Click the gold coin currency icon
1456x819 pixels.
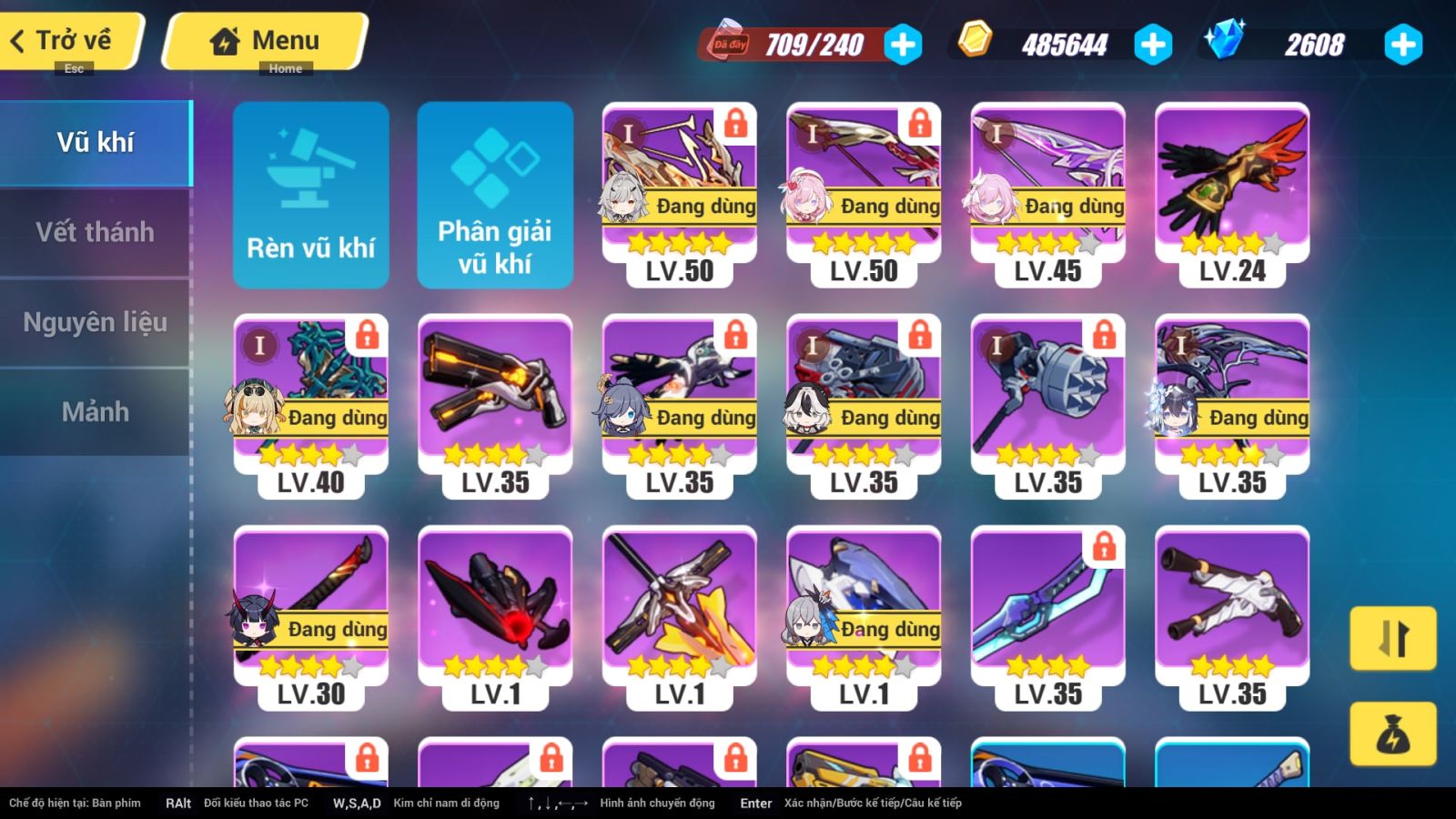[973, 41]
